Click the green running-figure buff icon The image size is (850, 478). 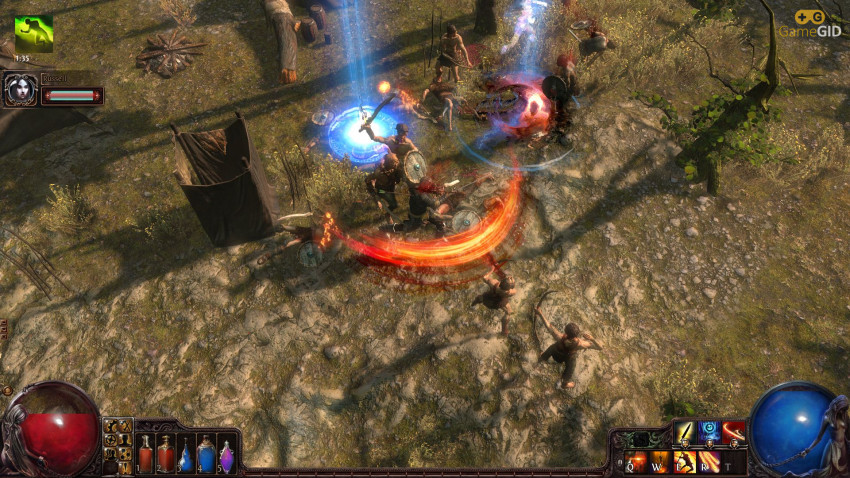pyautogui.click(x=33, y=34)
